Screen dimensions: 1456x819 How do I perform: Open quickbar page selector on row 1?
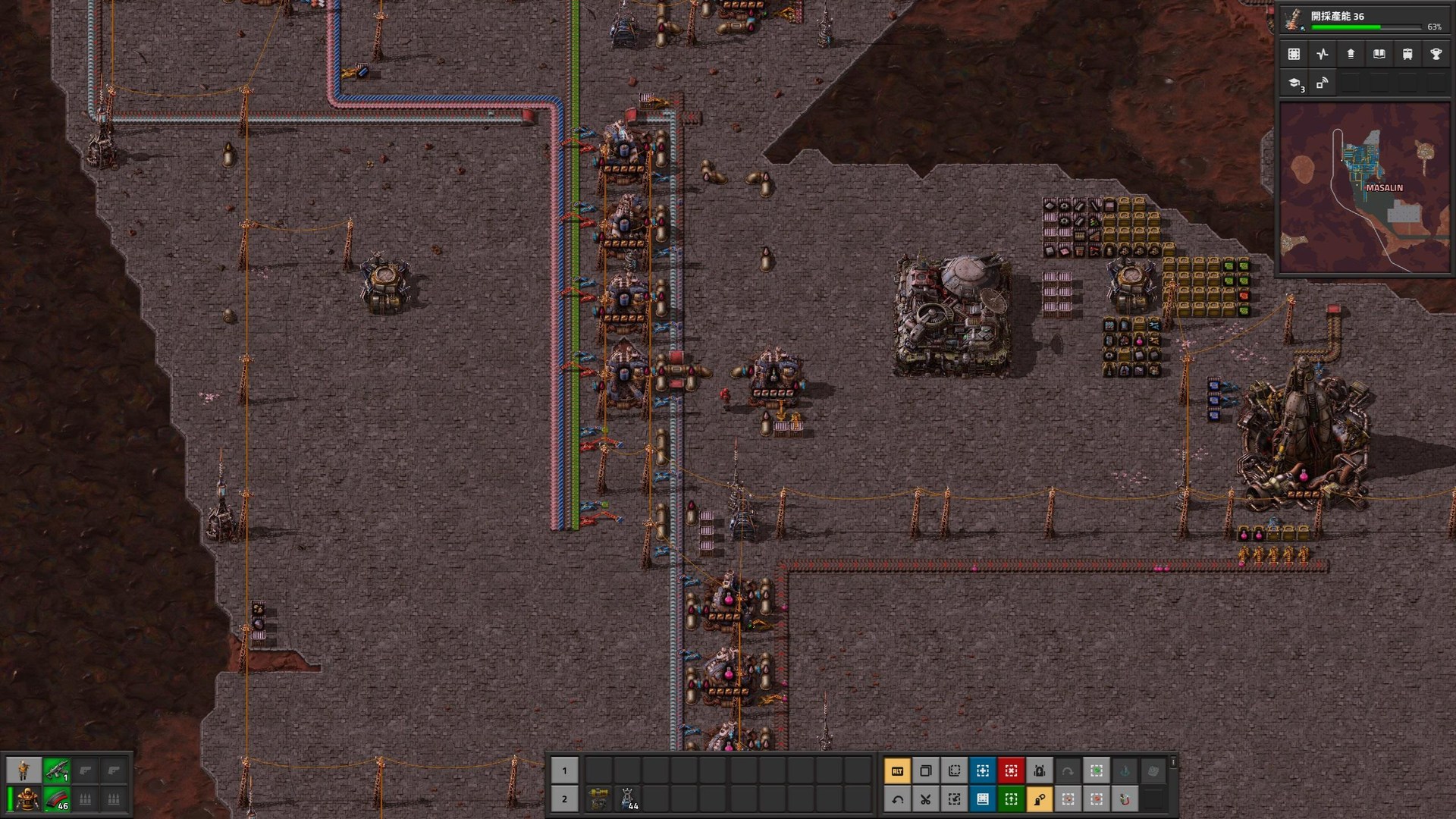[x=564, y=770]
